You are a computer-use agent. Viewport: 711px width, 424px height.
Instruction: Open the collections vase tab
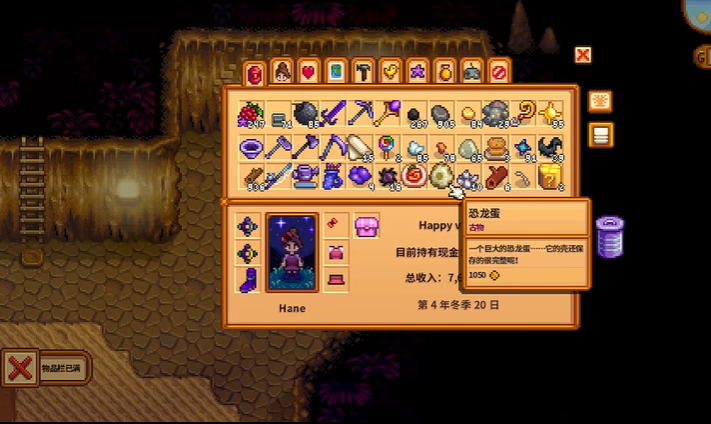pyautogui.click(x=445, y=71)
